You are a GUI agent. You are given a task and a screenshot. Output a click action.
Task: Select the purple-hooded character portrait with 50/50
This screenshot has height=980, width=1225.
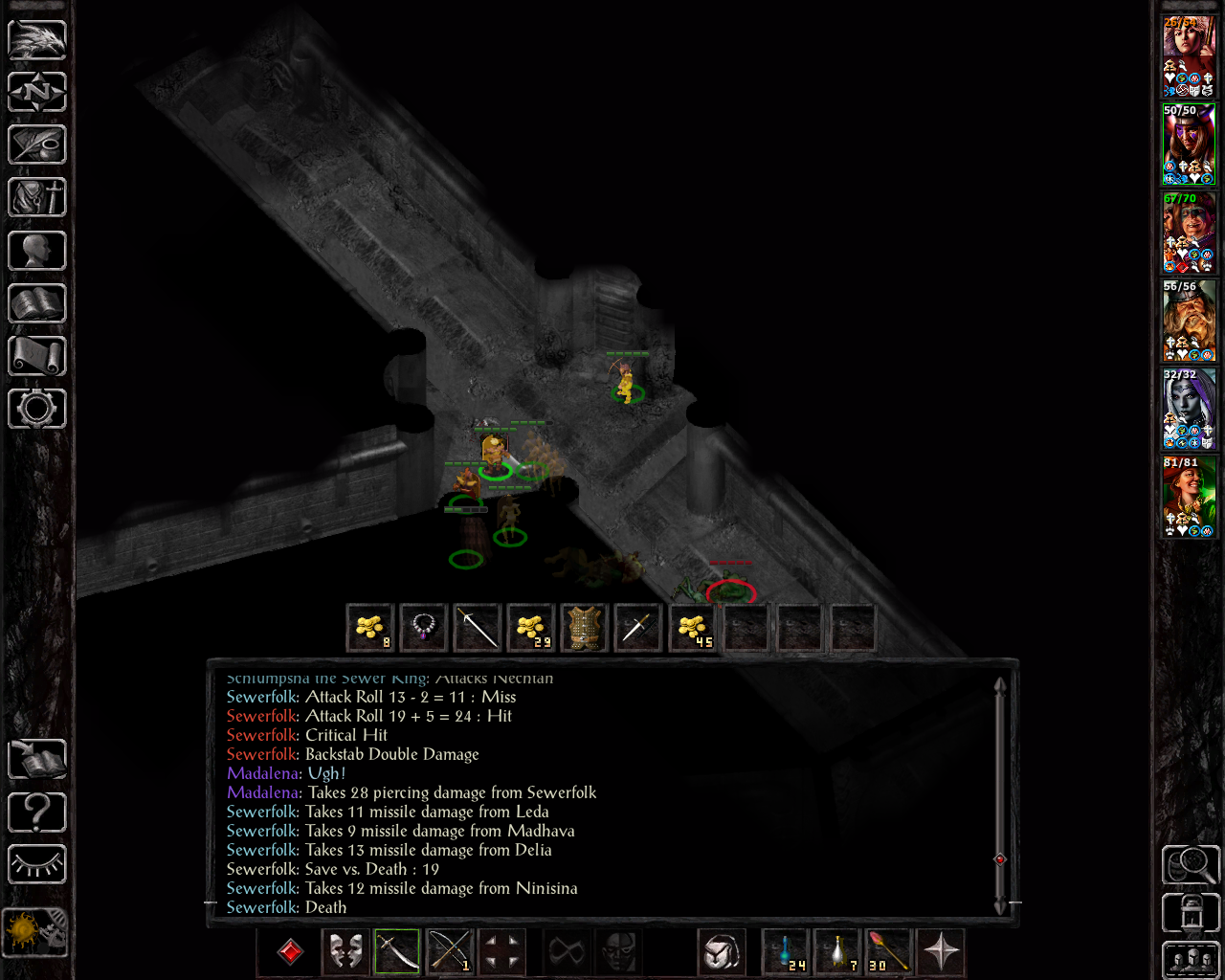(x=1188, y=144)
